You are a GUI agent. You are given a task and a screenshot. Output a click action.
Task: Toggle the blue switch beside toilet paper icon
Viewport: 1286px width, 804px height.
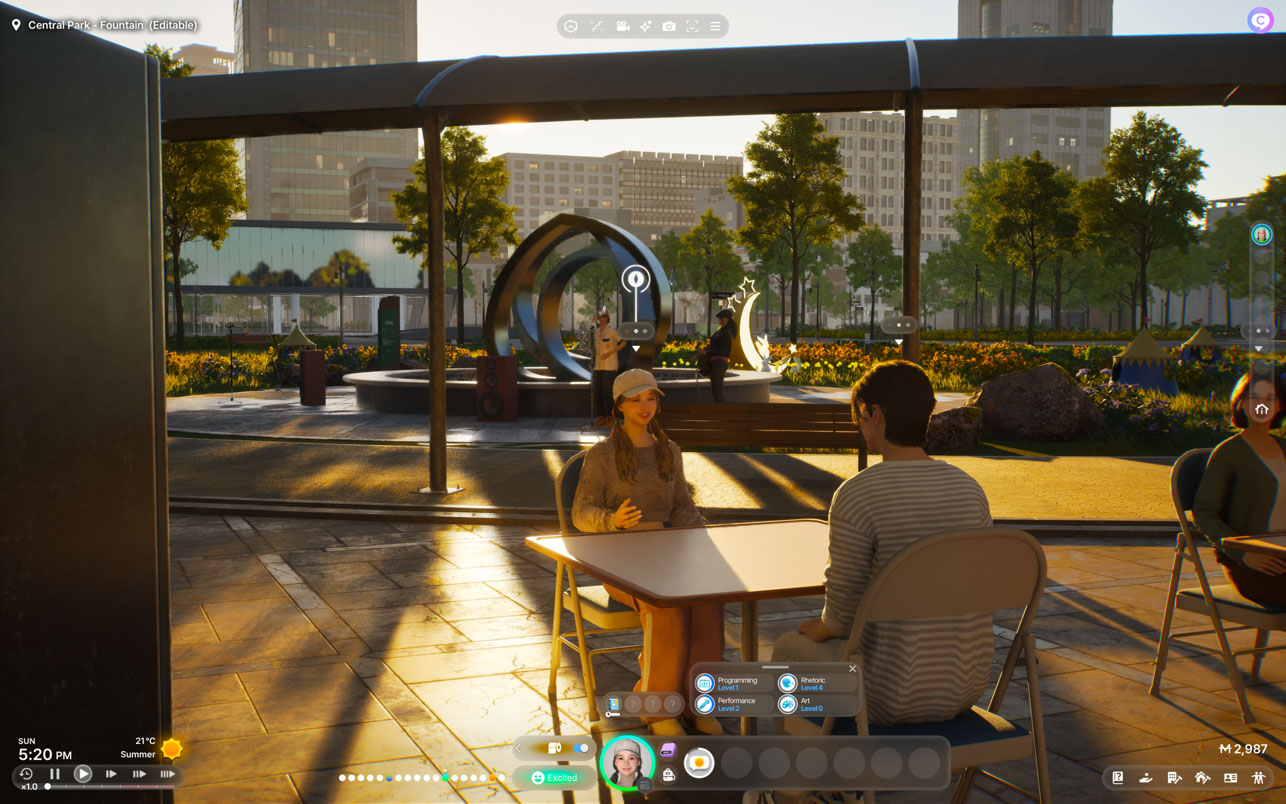coord(580,748)
